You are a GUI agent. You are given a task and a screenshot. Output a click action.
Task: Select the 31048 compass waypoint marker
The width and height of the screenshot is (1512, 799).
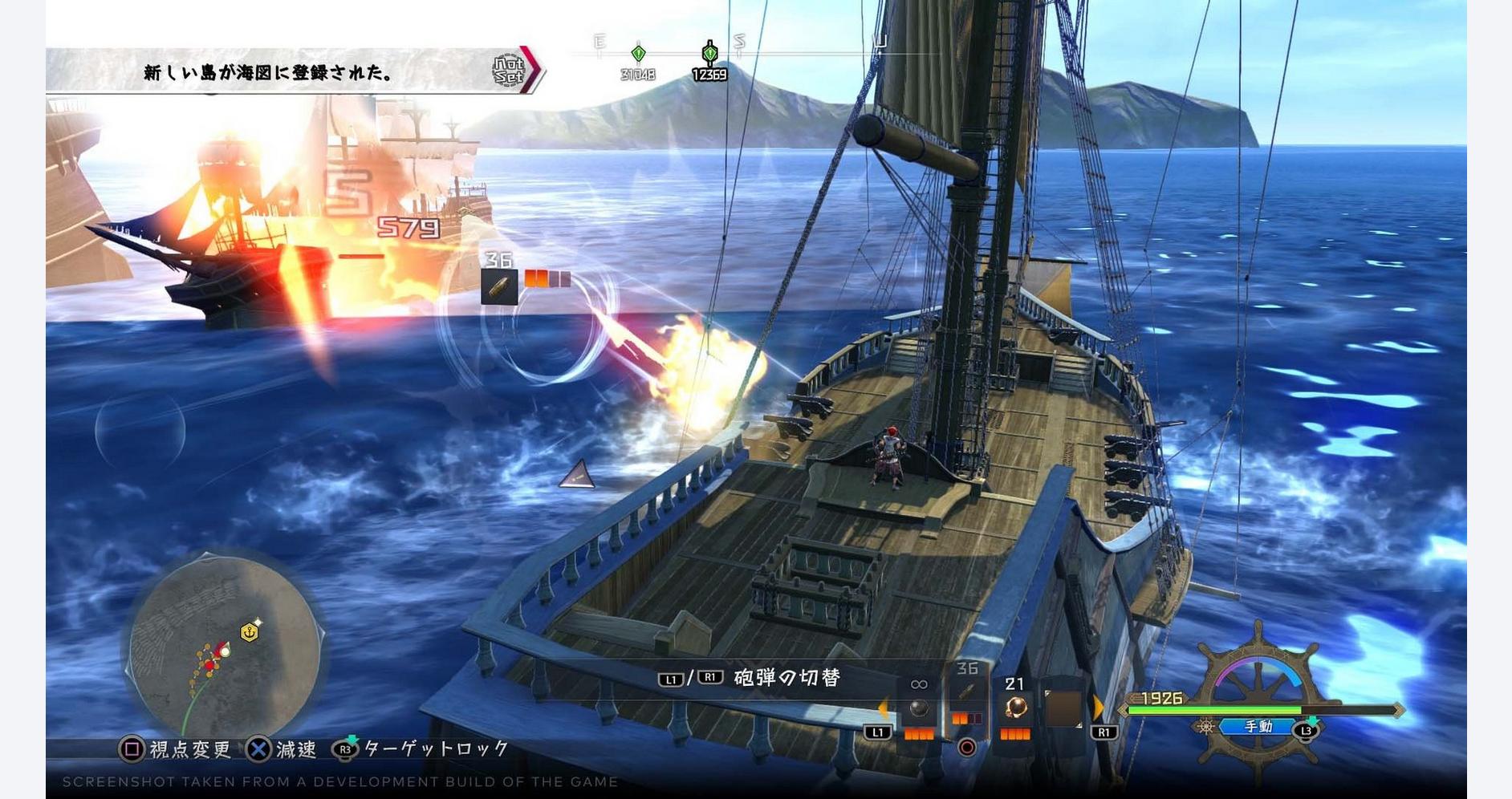(x=638, y=55)
